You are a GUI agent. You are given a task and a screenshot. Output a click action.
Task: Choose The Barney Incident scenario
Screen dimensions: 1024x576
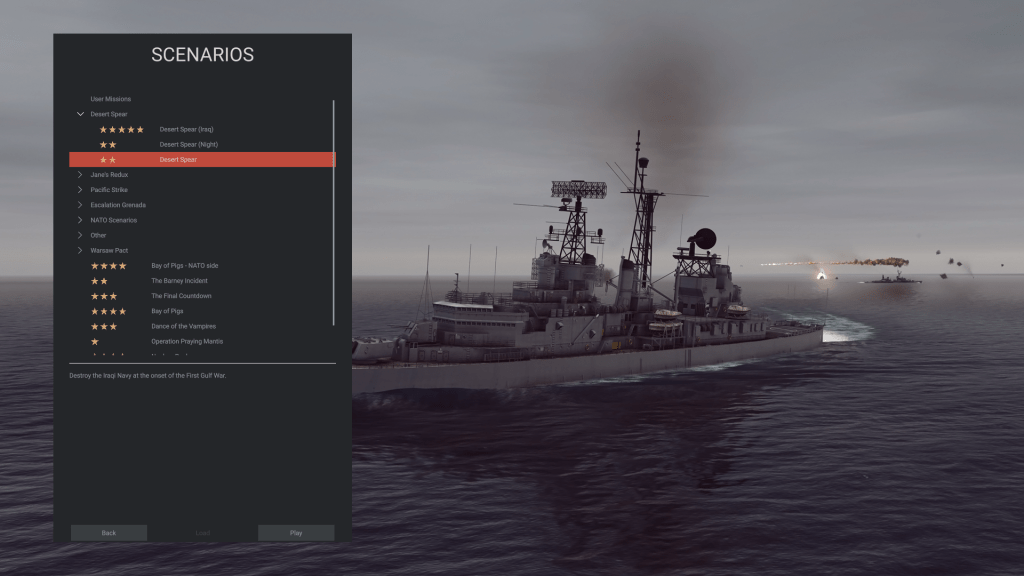click(x=179, y=281)
